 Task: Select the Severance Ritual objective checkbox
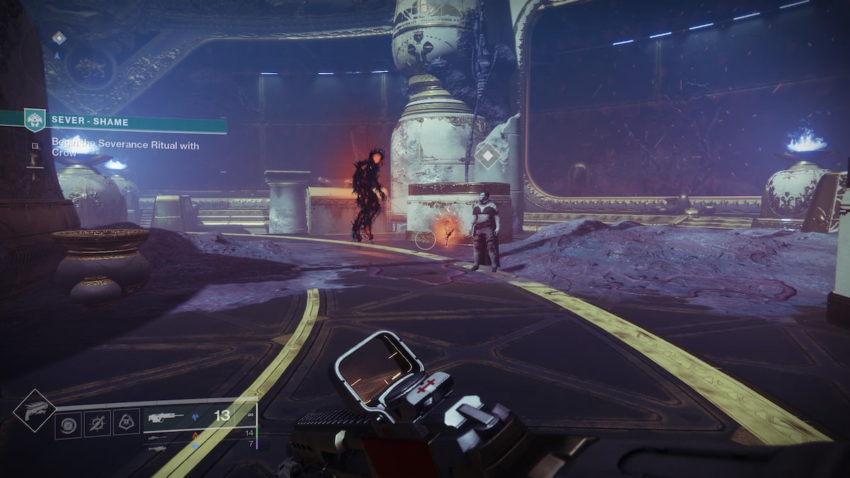(x=34, y=146)
